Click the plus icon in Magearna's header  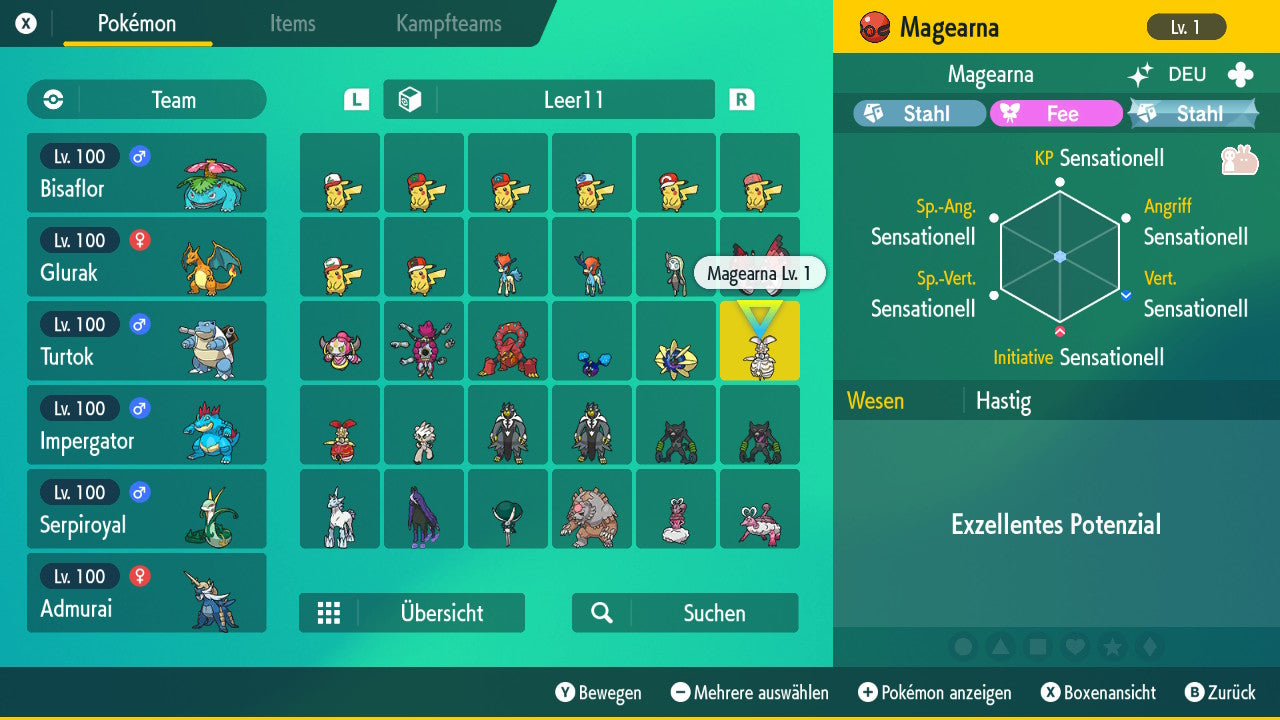pos(1240,73)
